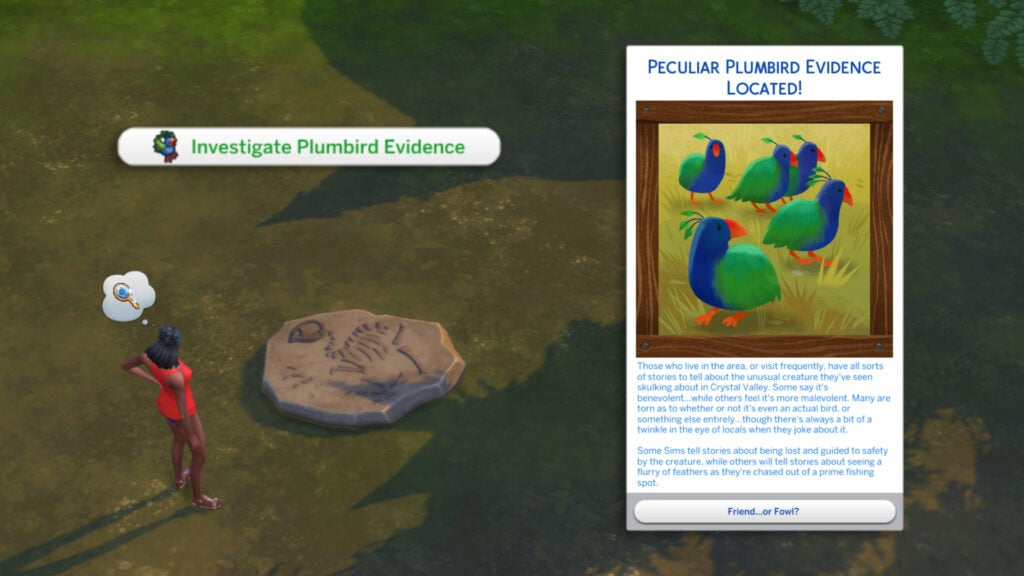View the framed plumbird painting image
Viewport: 1024px width, 576px height.
click(764, 229)
